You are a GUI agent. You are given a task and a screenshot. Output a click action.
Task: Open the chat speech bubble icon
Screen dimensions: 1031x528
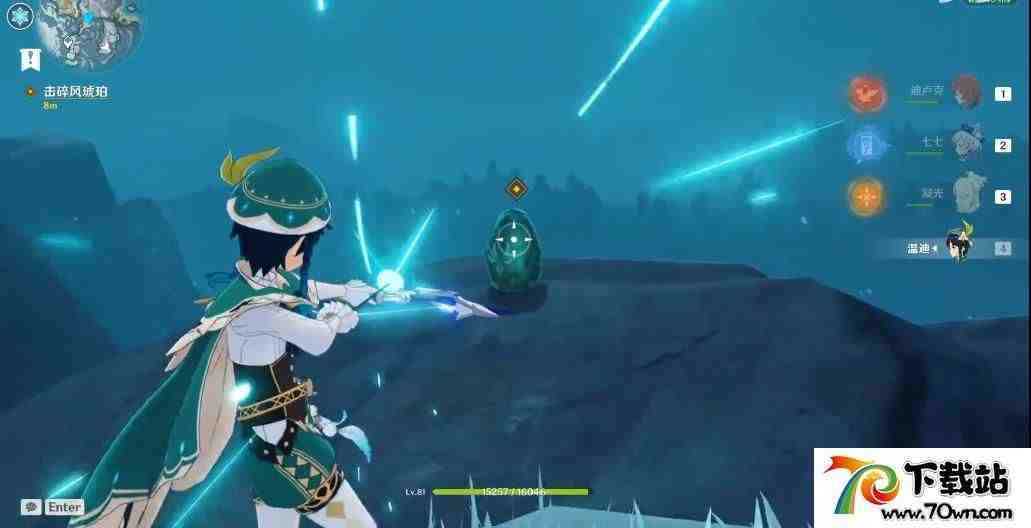pos(31,507)
